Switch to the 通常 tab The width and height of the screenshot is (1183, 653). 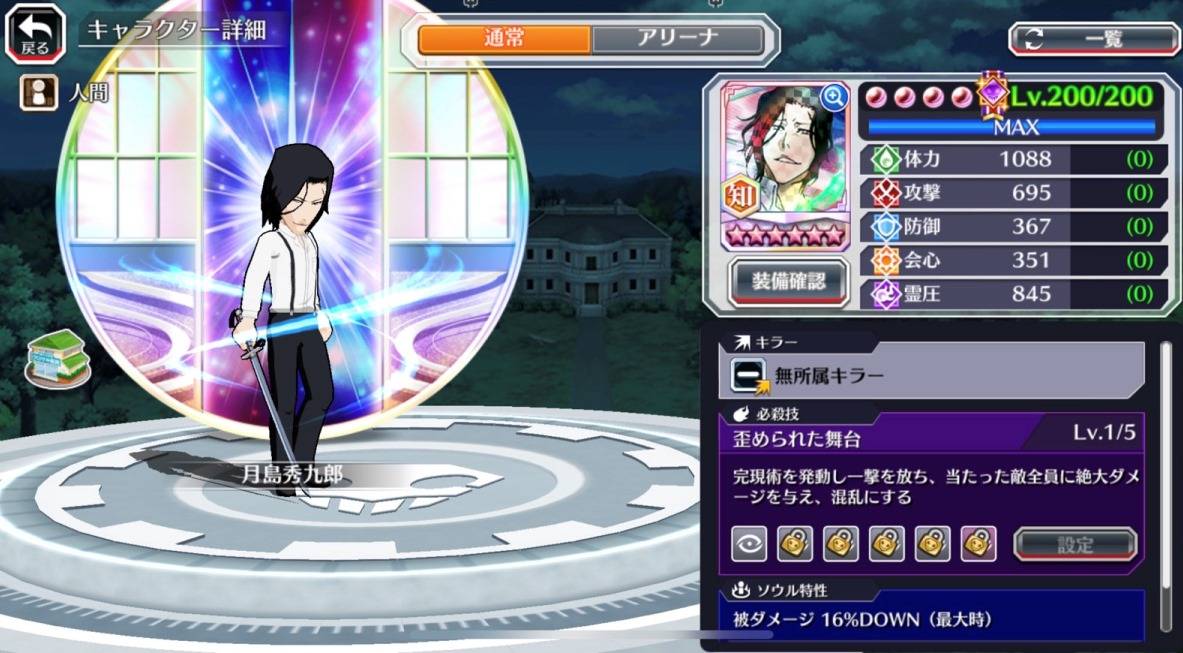click(x=504, y=39)
